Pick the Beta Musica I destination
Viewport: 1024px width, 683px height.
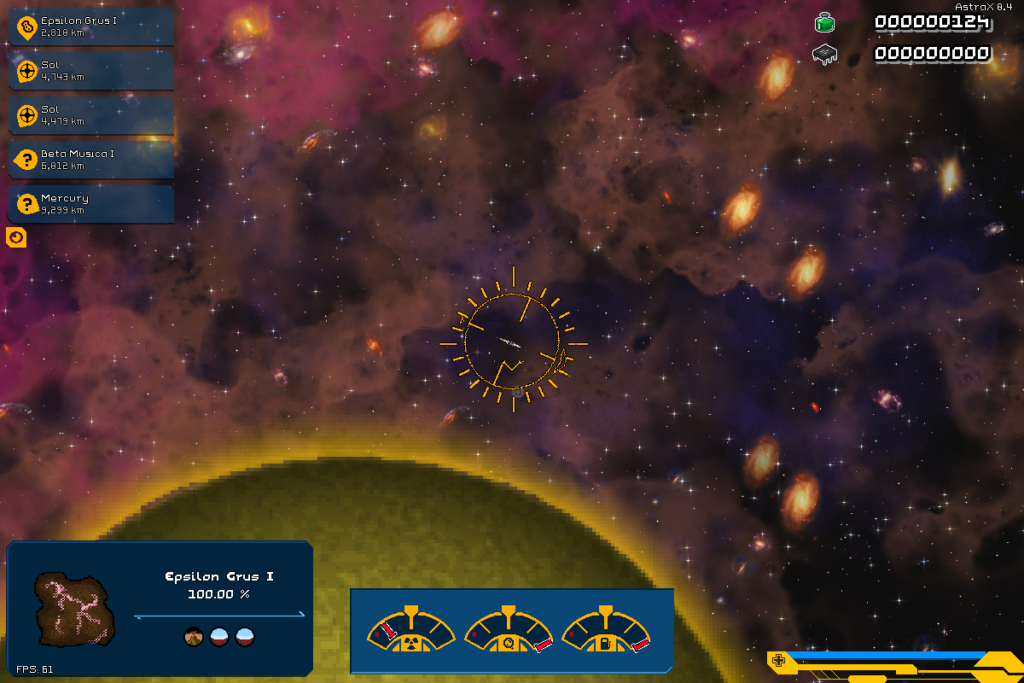(92, 159)
